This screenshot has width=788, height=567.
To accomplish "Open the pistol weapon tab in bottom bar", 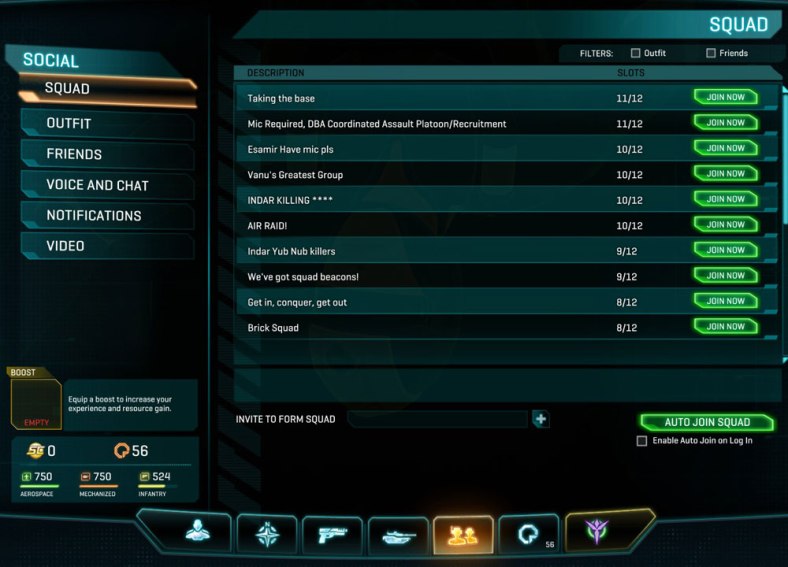I will pos(332,534).
